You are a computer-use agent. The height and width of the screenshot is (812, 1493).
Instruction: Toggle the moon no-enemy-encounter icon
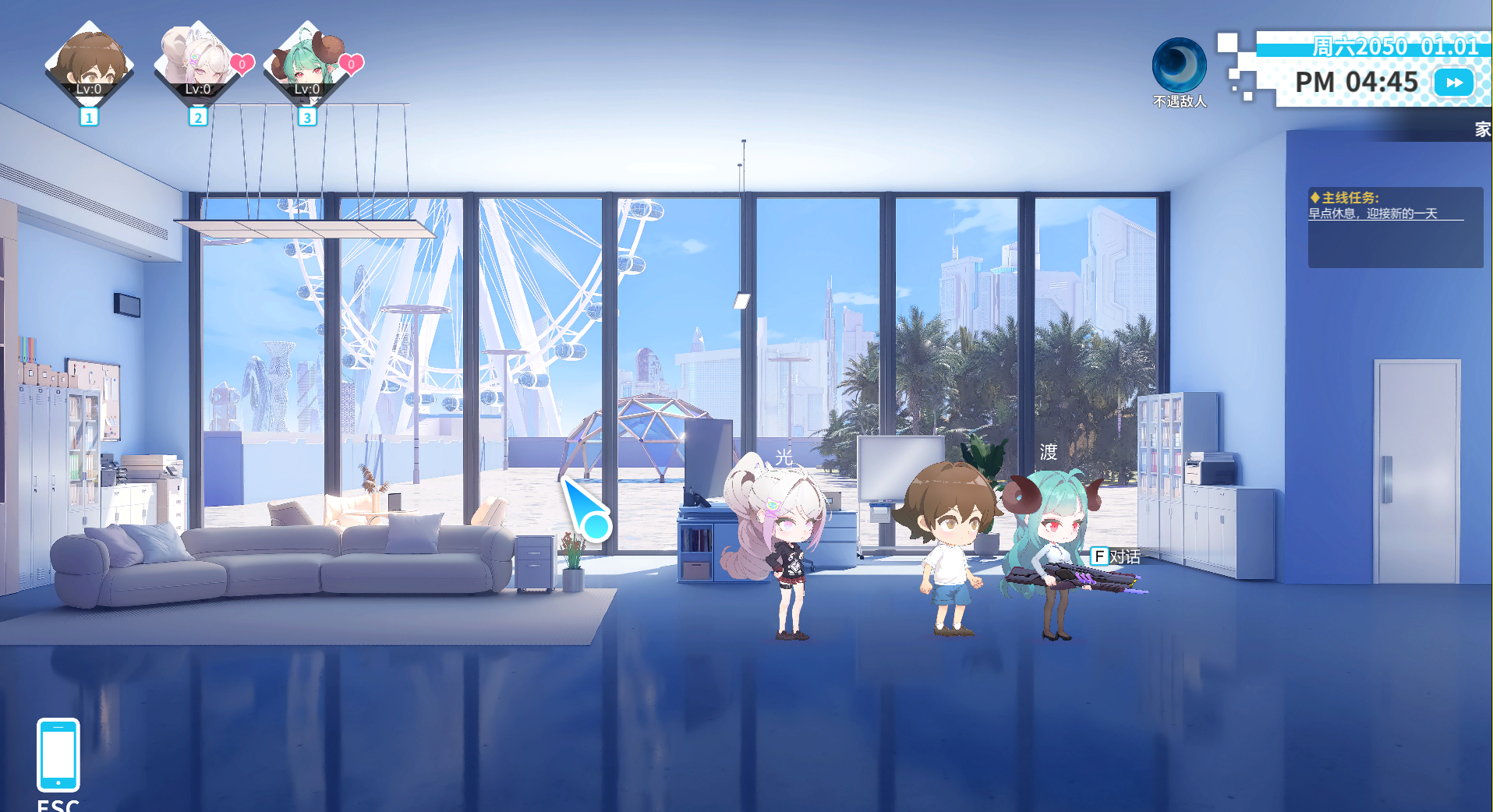(x=1179, y=65)
